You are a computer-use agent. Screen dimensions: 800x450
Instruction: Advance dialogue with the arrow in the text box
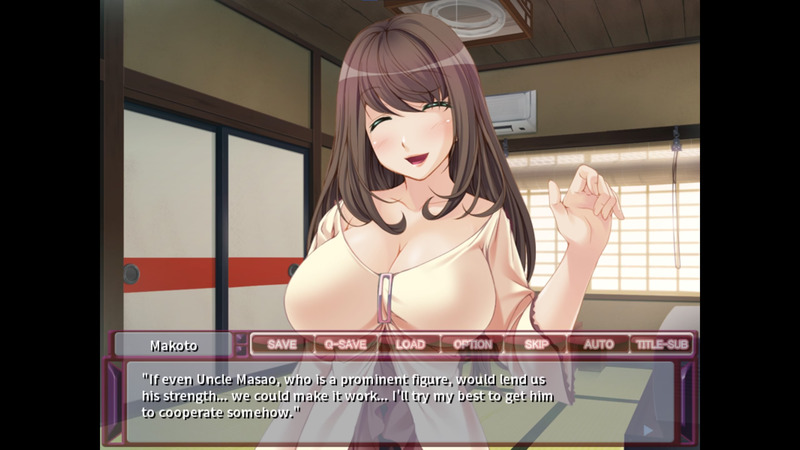click(649, 430)
